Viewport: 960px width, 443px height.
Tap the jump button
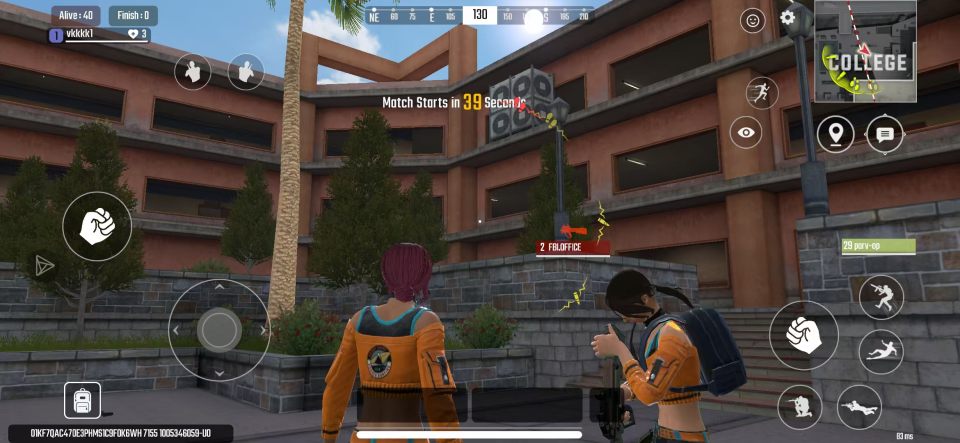coord(881,296)
